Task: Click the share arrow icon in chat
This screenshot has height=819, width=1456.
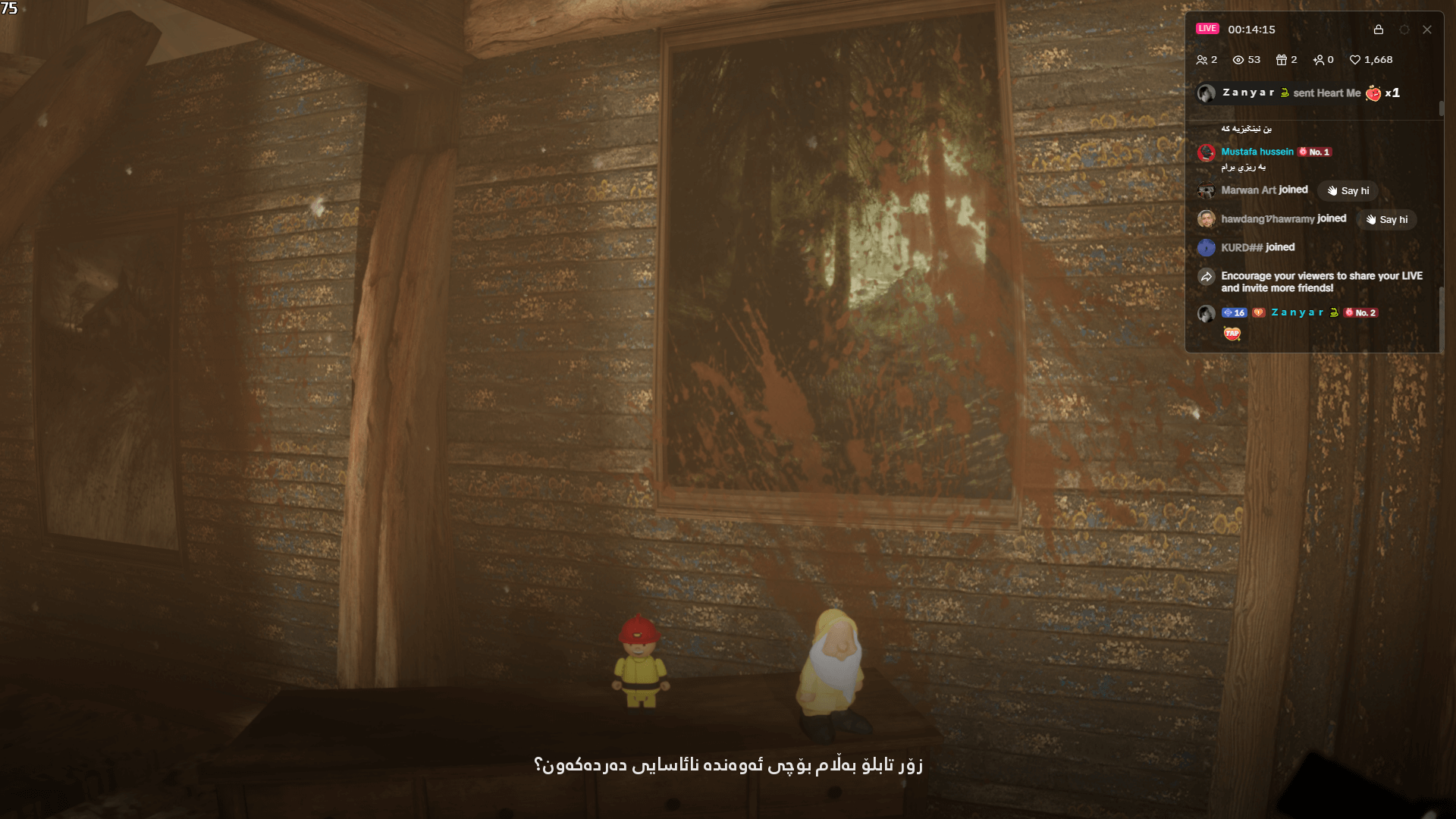Action: pos(1207,277)
